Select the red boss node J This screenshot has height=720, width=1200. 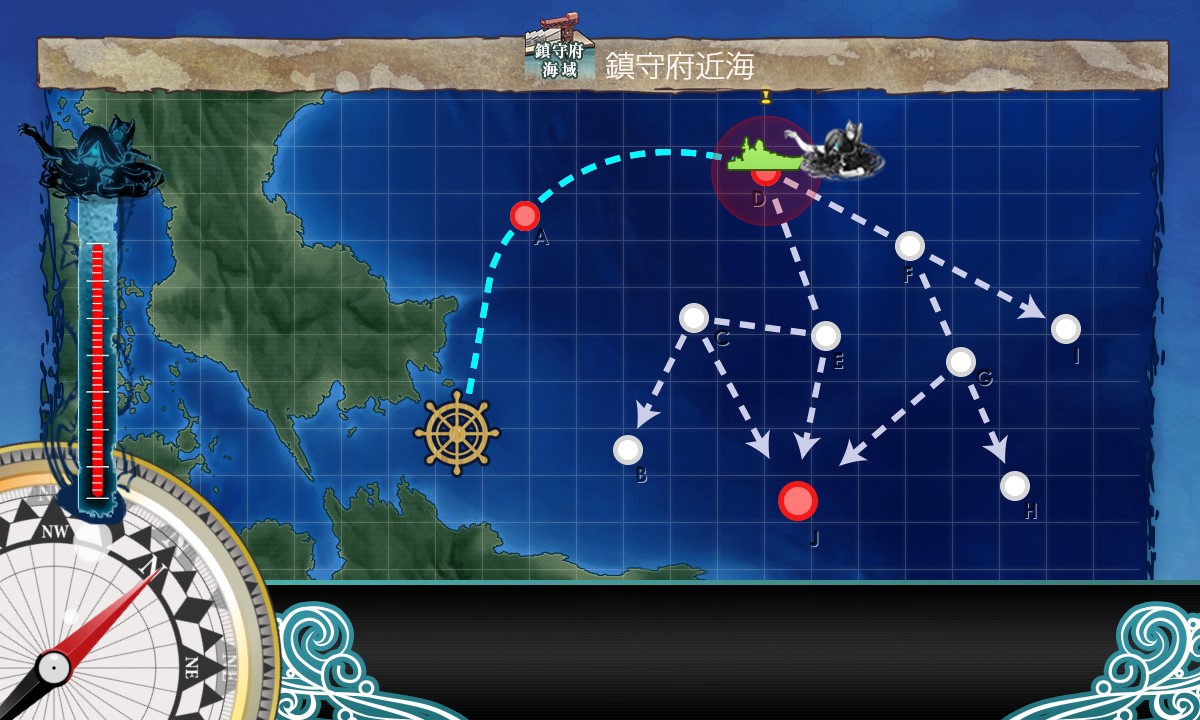(x=798, y=501)
